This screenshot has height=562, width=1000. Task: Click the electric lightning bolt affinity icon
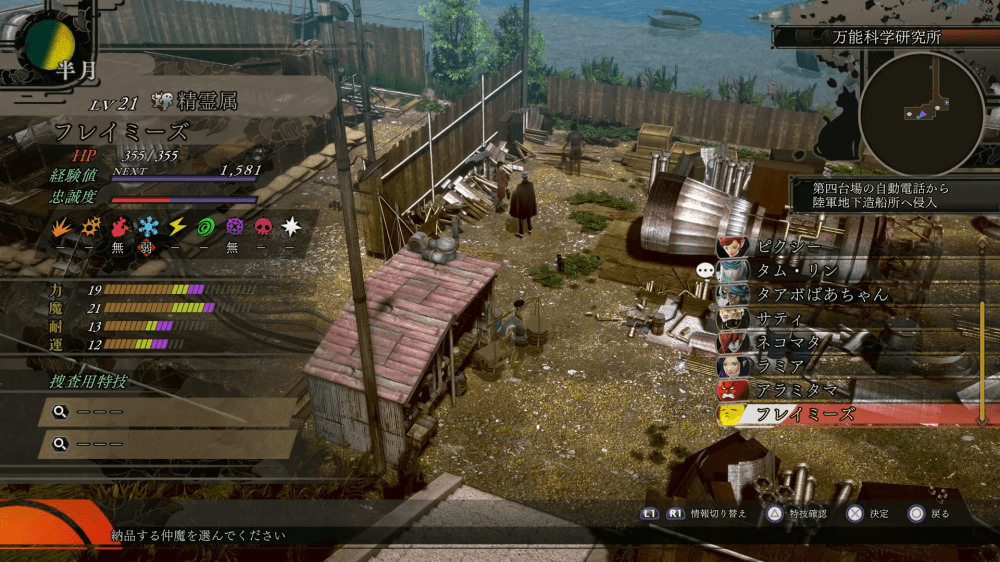pyautogui.click(x=177, y=227)
